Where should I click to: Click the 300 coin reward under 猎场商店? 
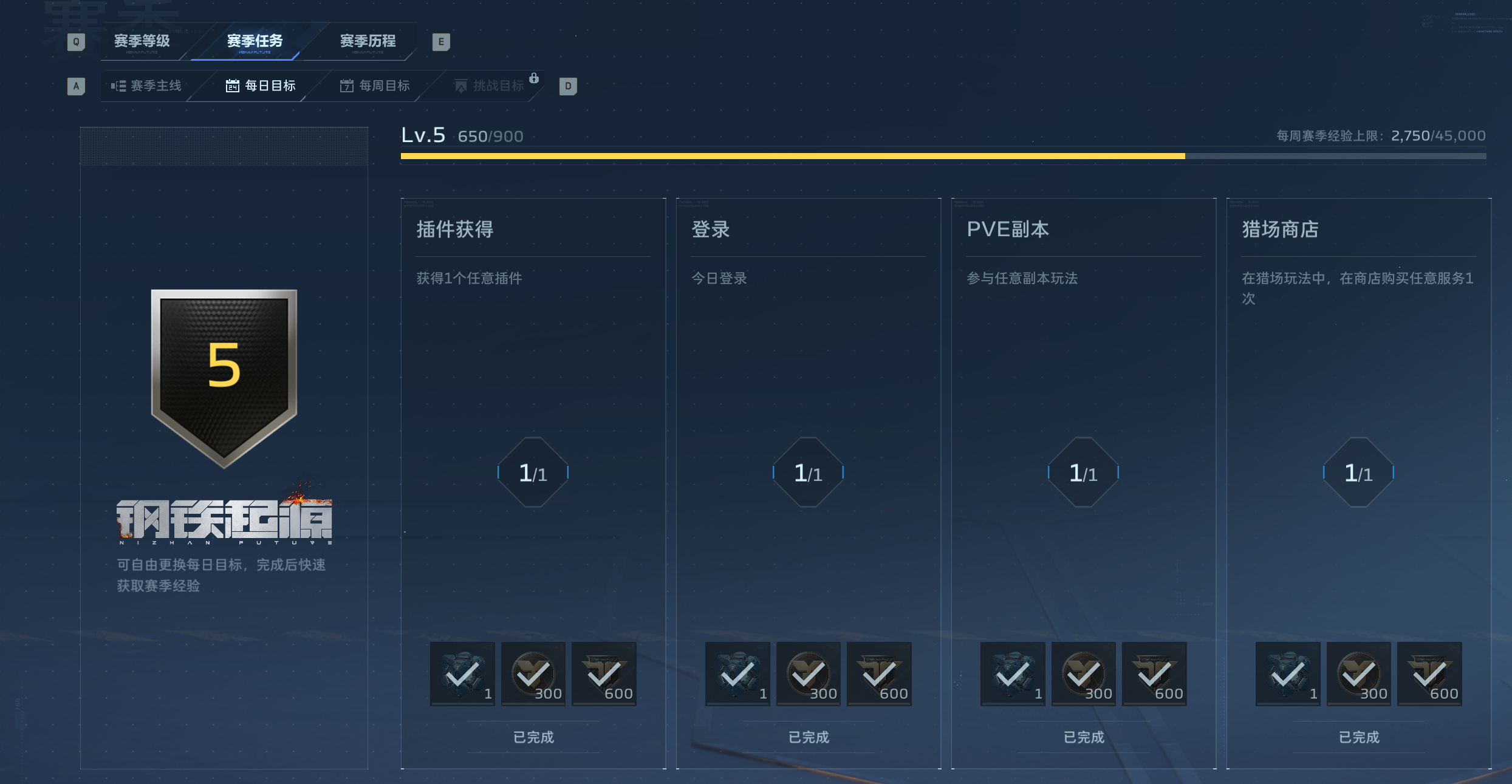click(1359, 673)
